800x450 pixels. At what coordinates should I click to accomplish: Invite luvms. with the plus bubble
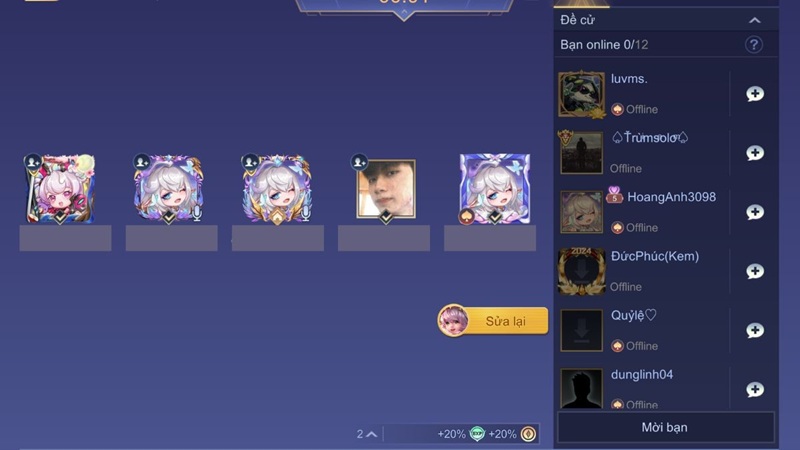coord(755,94)
